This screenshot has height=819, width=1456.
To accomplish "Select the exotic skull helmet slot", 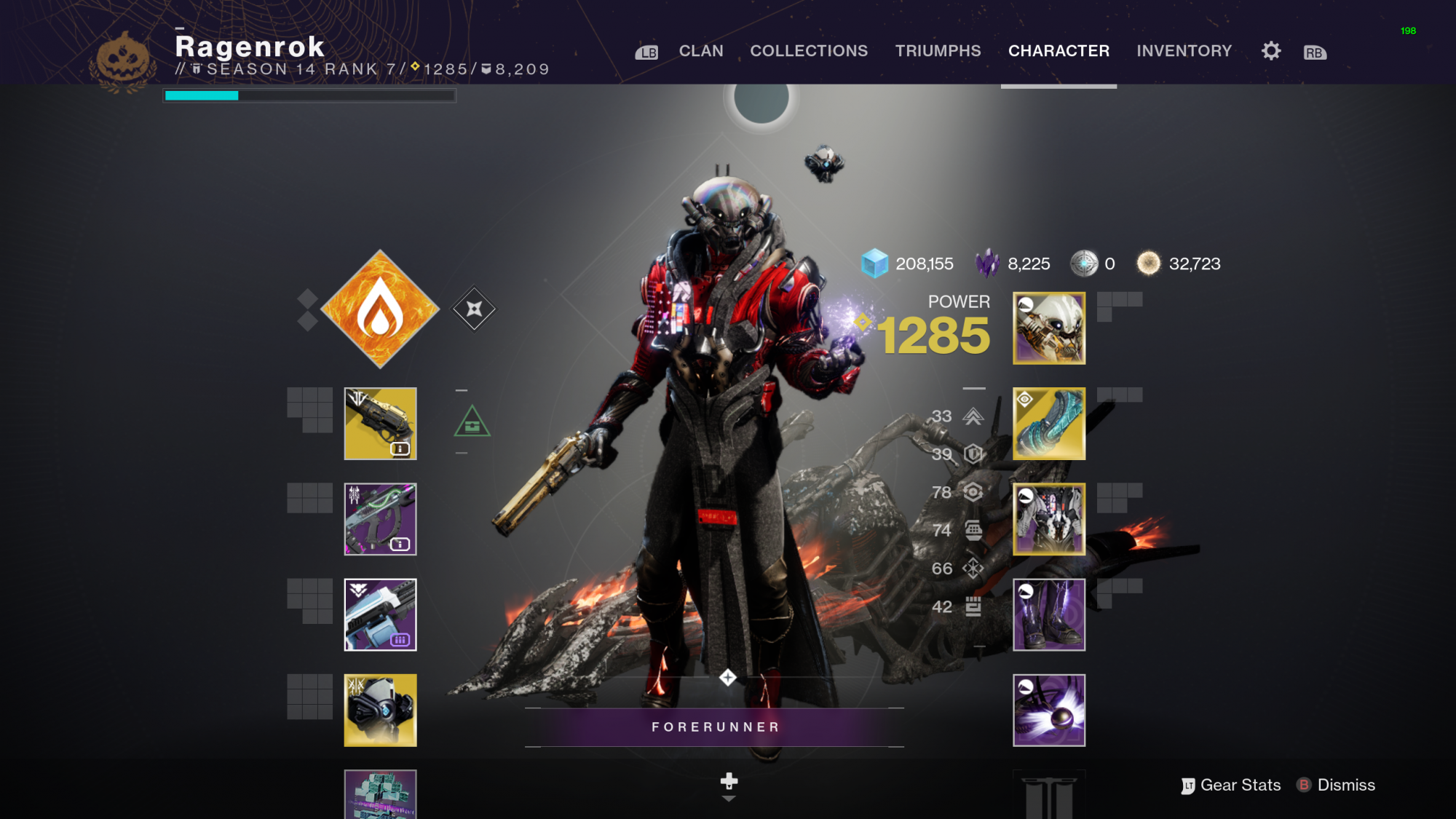I will [x=1048, y=328].
